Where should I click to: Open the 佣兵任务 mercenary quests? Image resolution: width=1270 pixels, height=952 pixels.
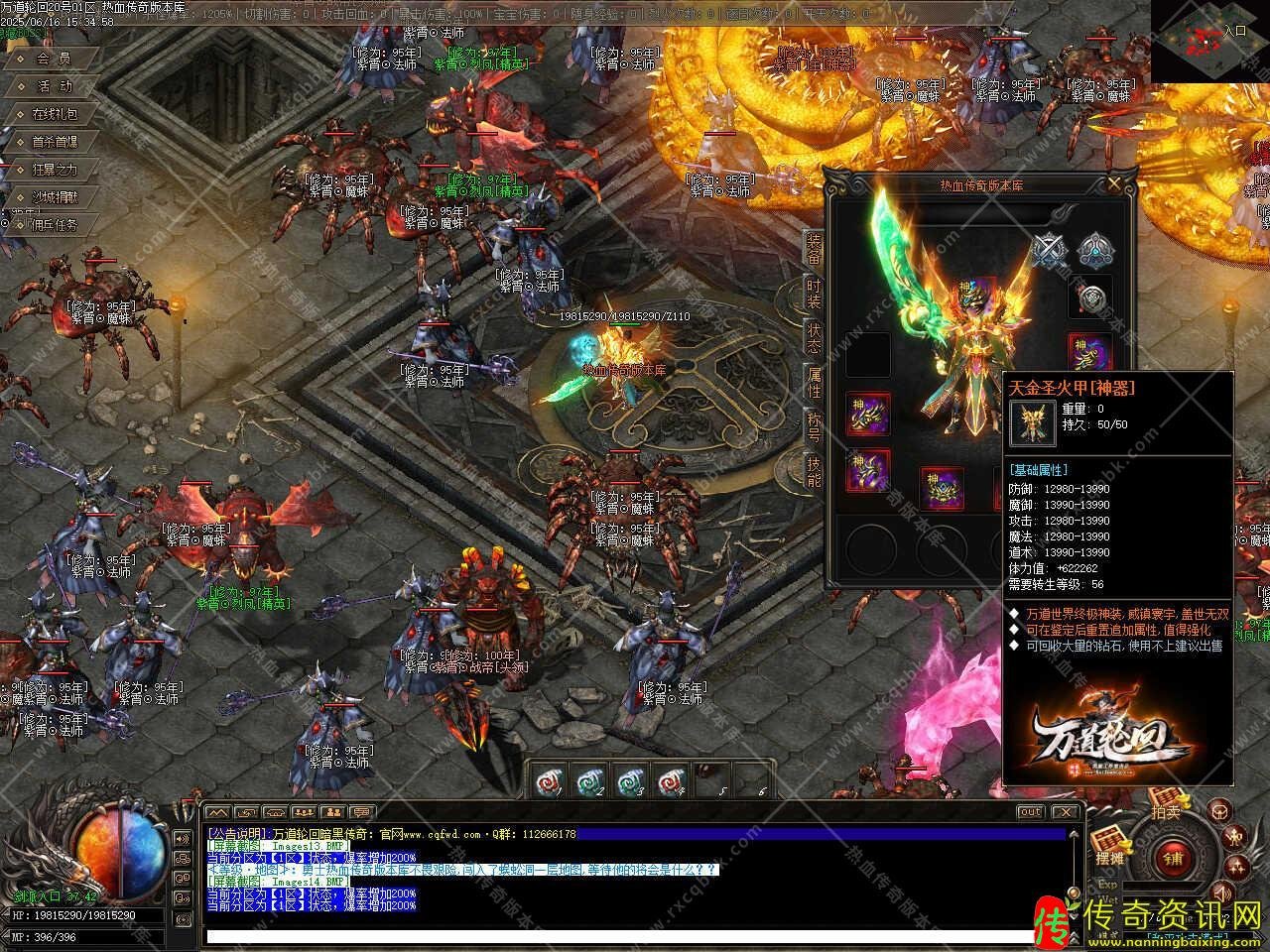54,225
